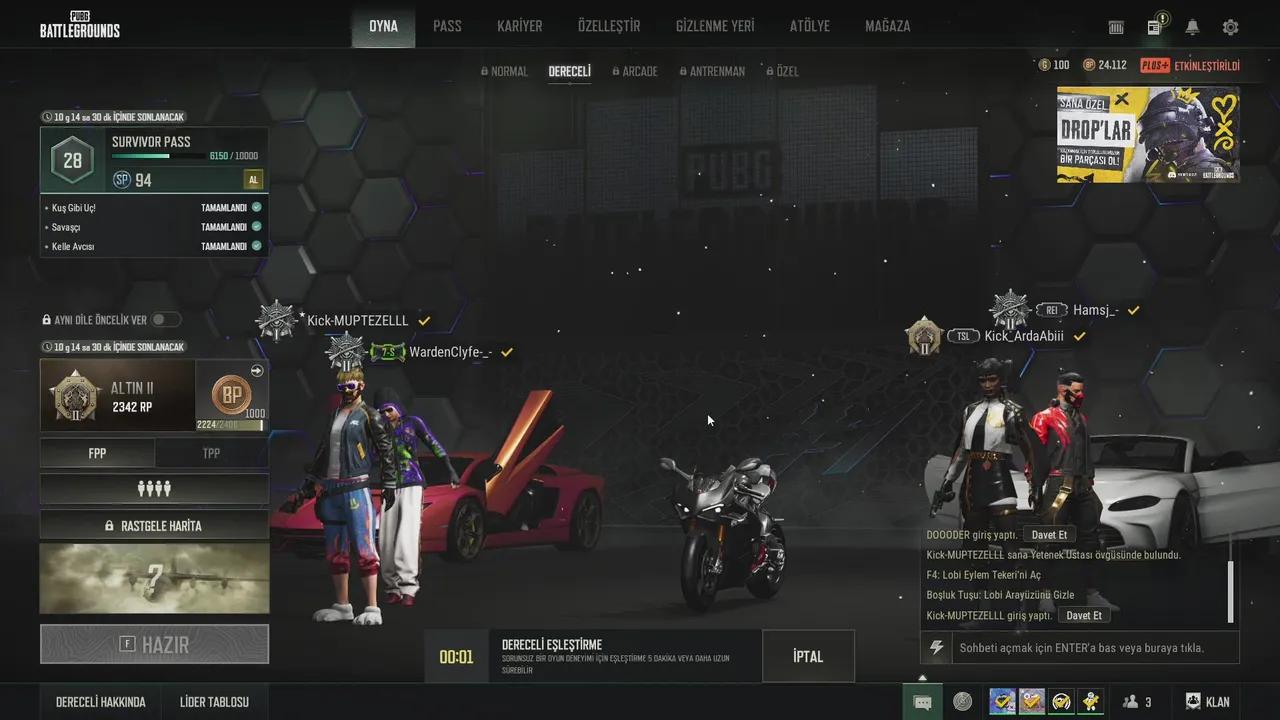Screen dimensions: 1280x720
Task: Expand the BP balance arrow near ALTIN II
Action: [257, 370]
